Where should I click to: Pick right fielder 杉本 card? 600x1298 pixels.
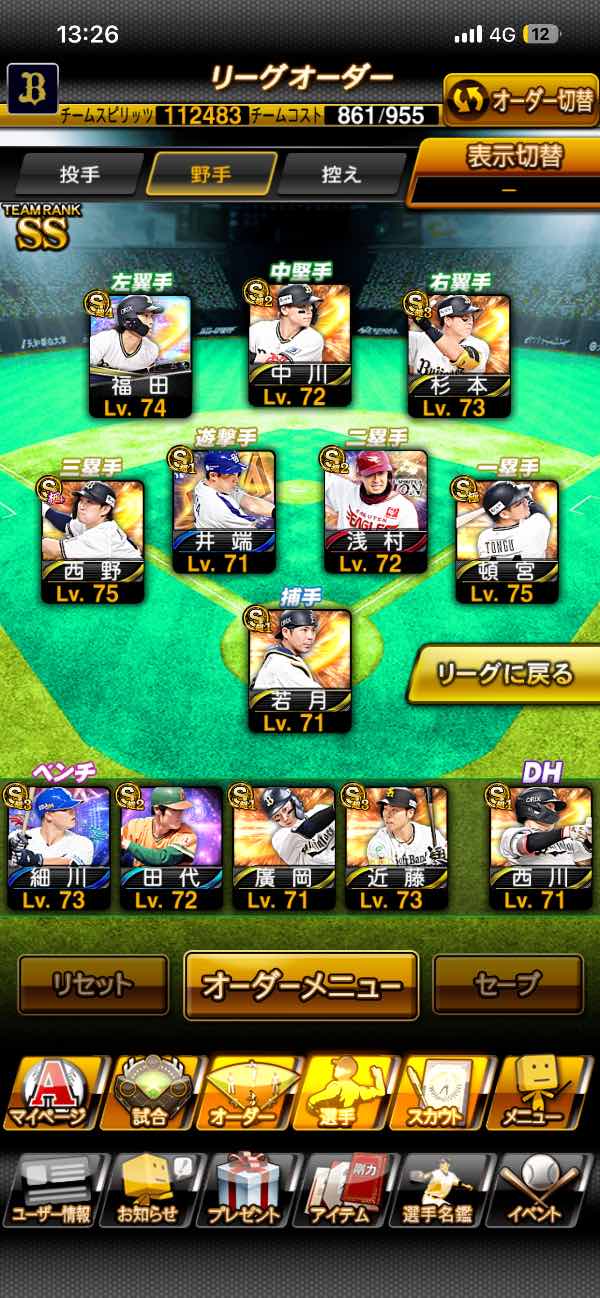459,356
